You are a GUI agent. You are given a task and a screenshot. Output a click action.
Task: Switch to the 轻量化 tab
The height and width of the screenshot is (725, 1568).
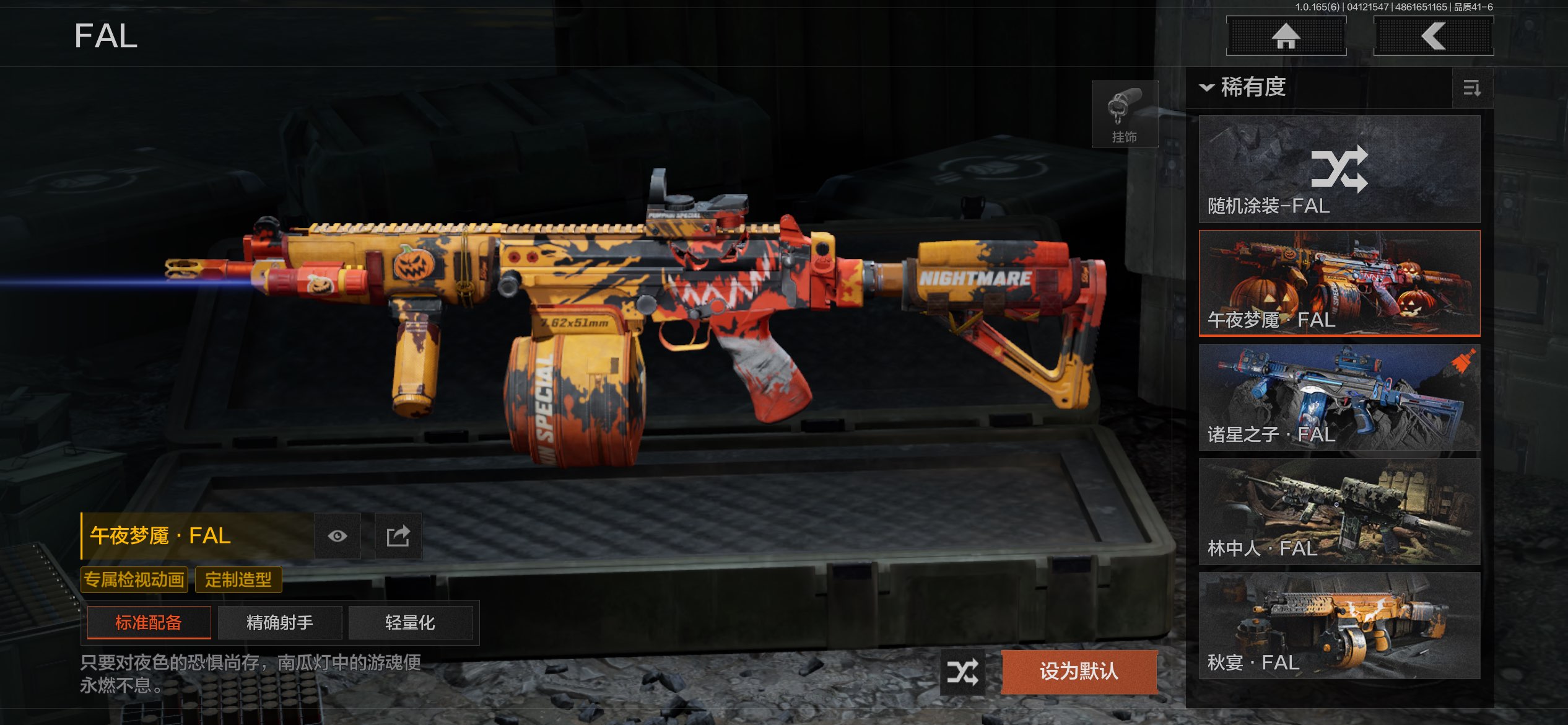pyautogui.click(x=410, y=622)
